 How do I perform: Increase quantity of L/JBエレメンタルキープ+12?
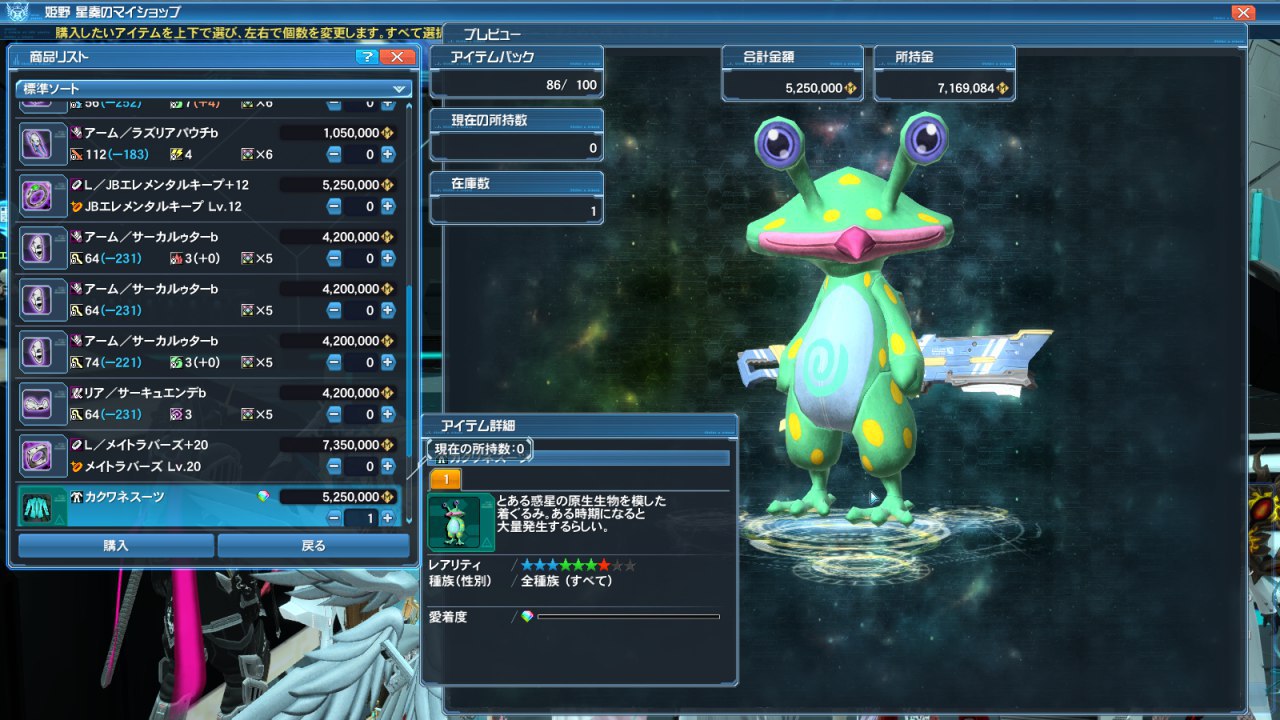388,206
